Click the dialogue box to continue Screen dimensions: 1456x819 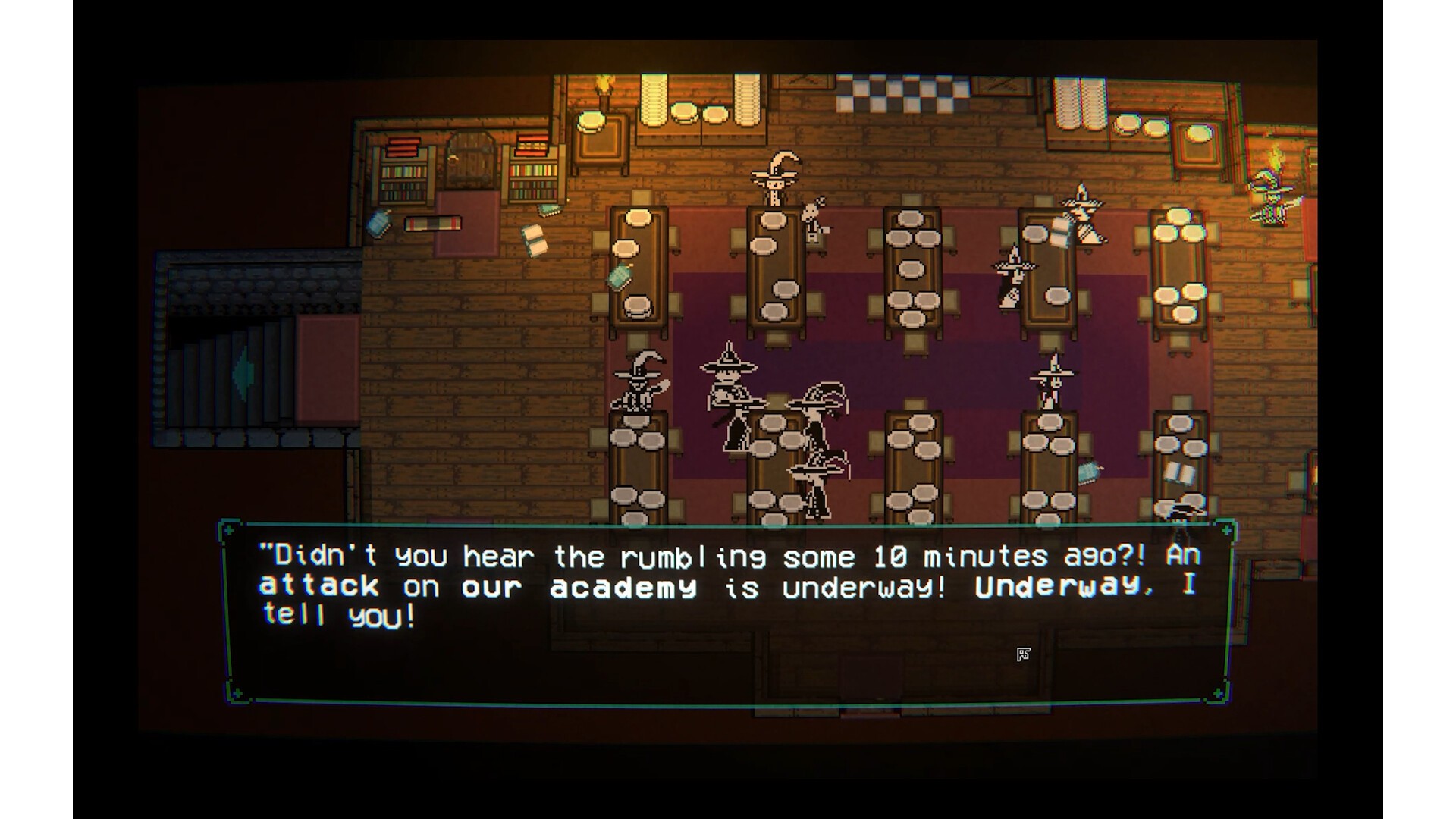726,611
